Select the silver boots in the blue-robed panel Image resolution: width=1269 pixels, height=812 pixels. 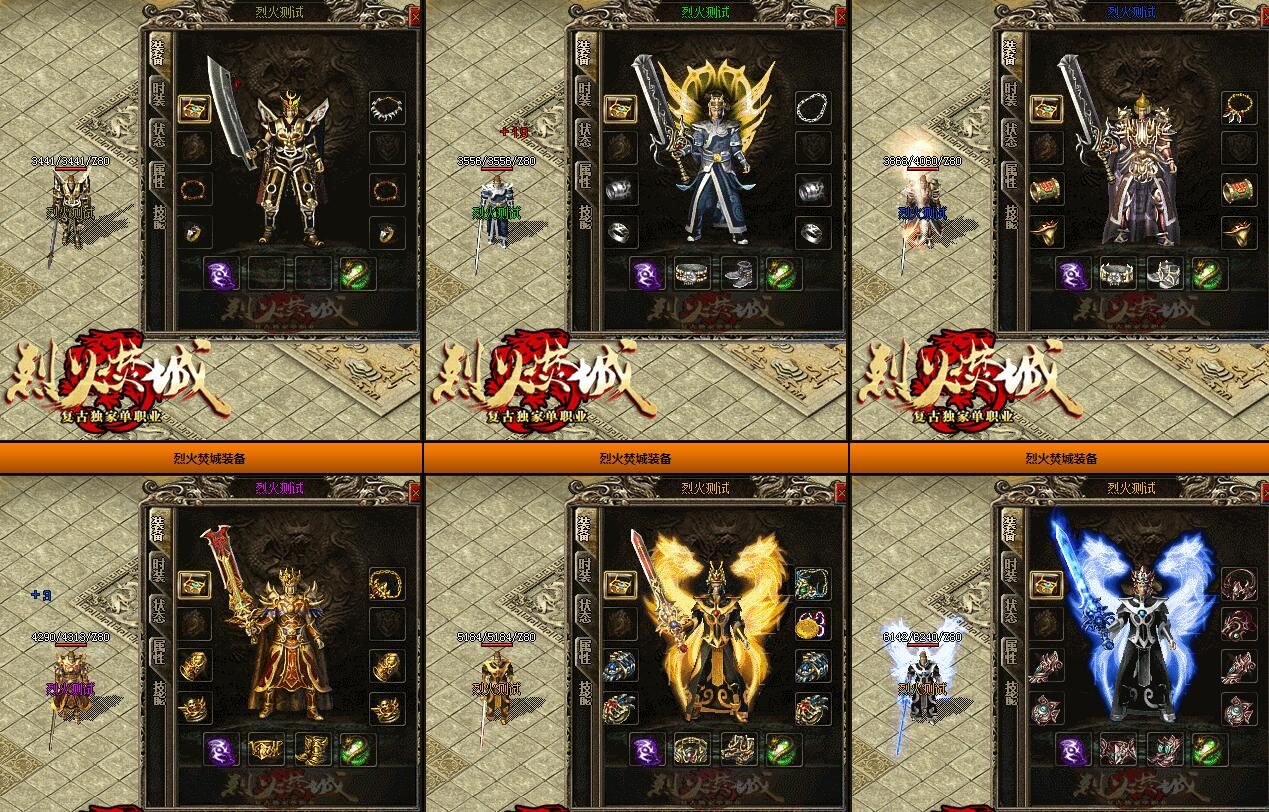coord(737,274)
